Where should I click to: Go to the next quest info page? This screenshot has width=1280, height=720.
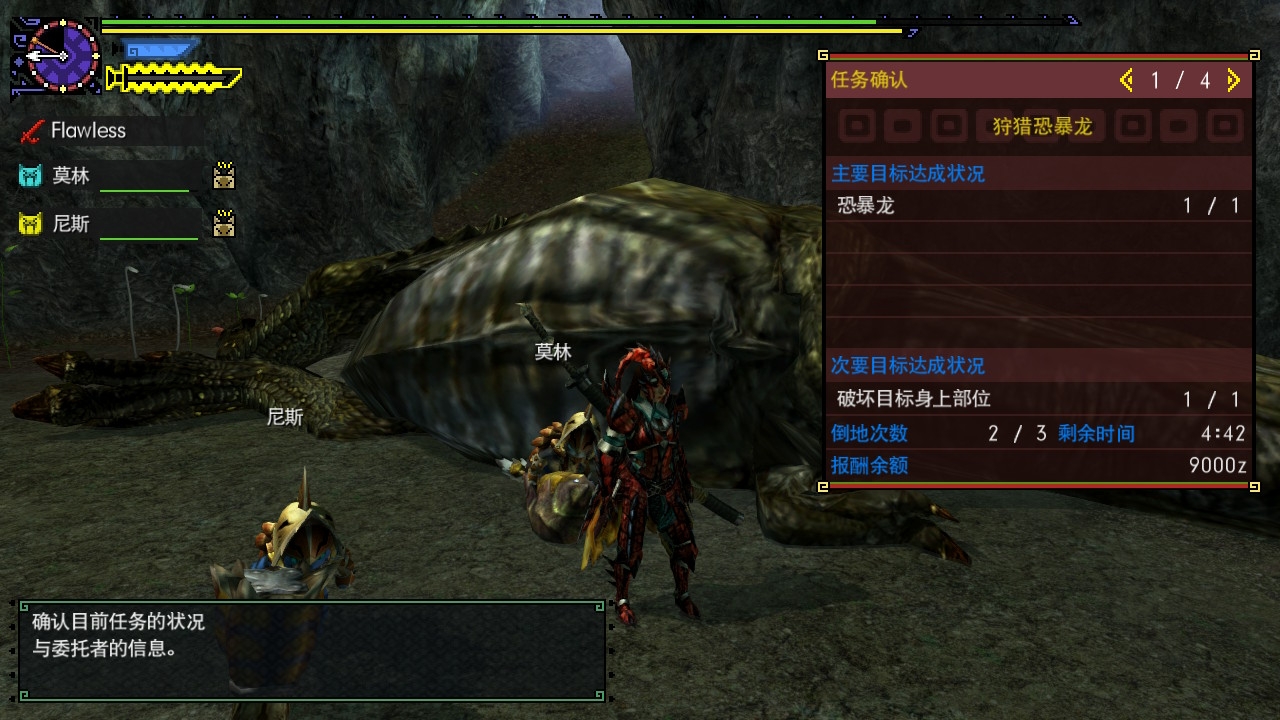[x=1234, y=80]
